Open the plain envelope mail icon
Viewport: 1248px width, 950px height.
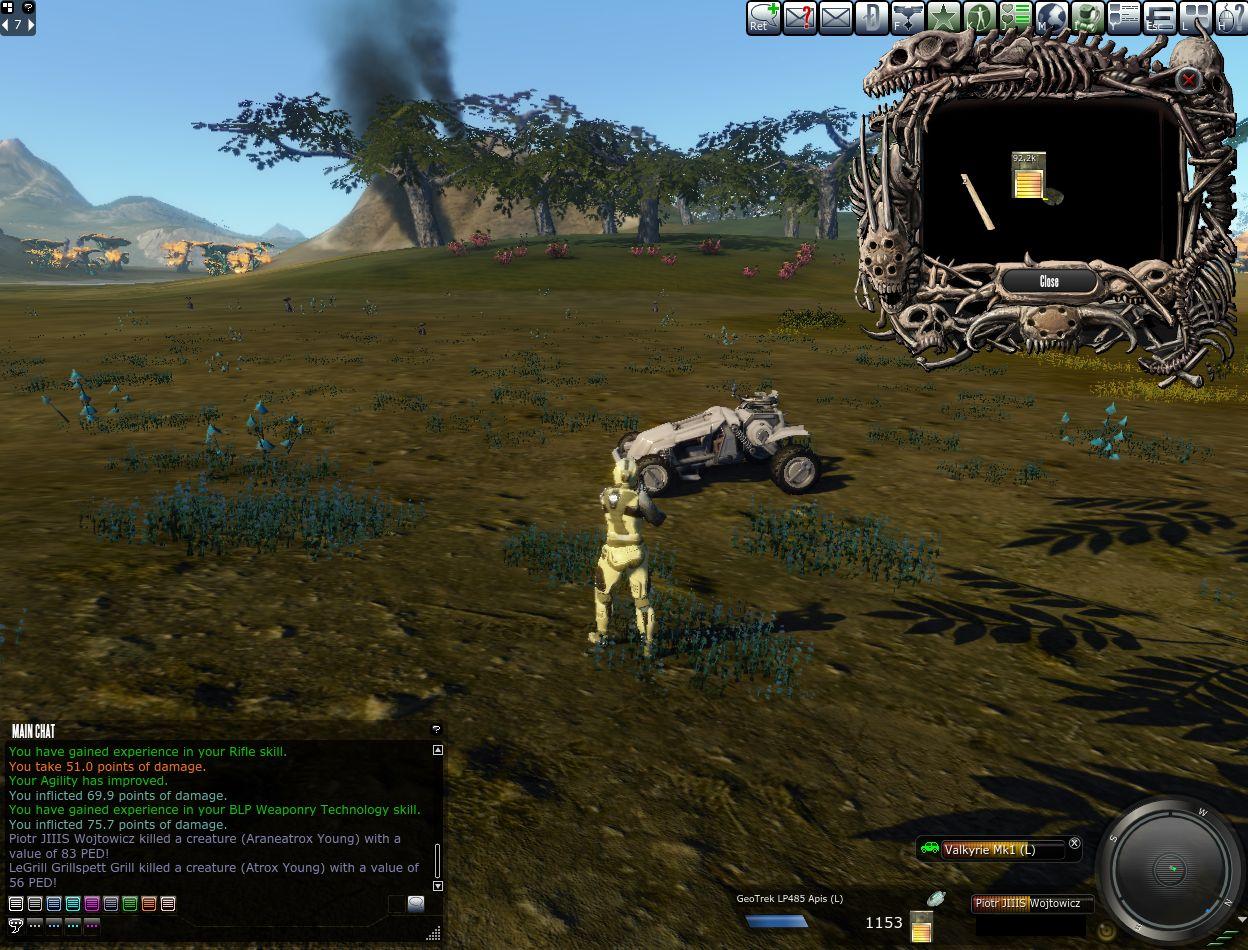click(835, 17)
